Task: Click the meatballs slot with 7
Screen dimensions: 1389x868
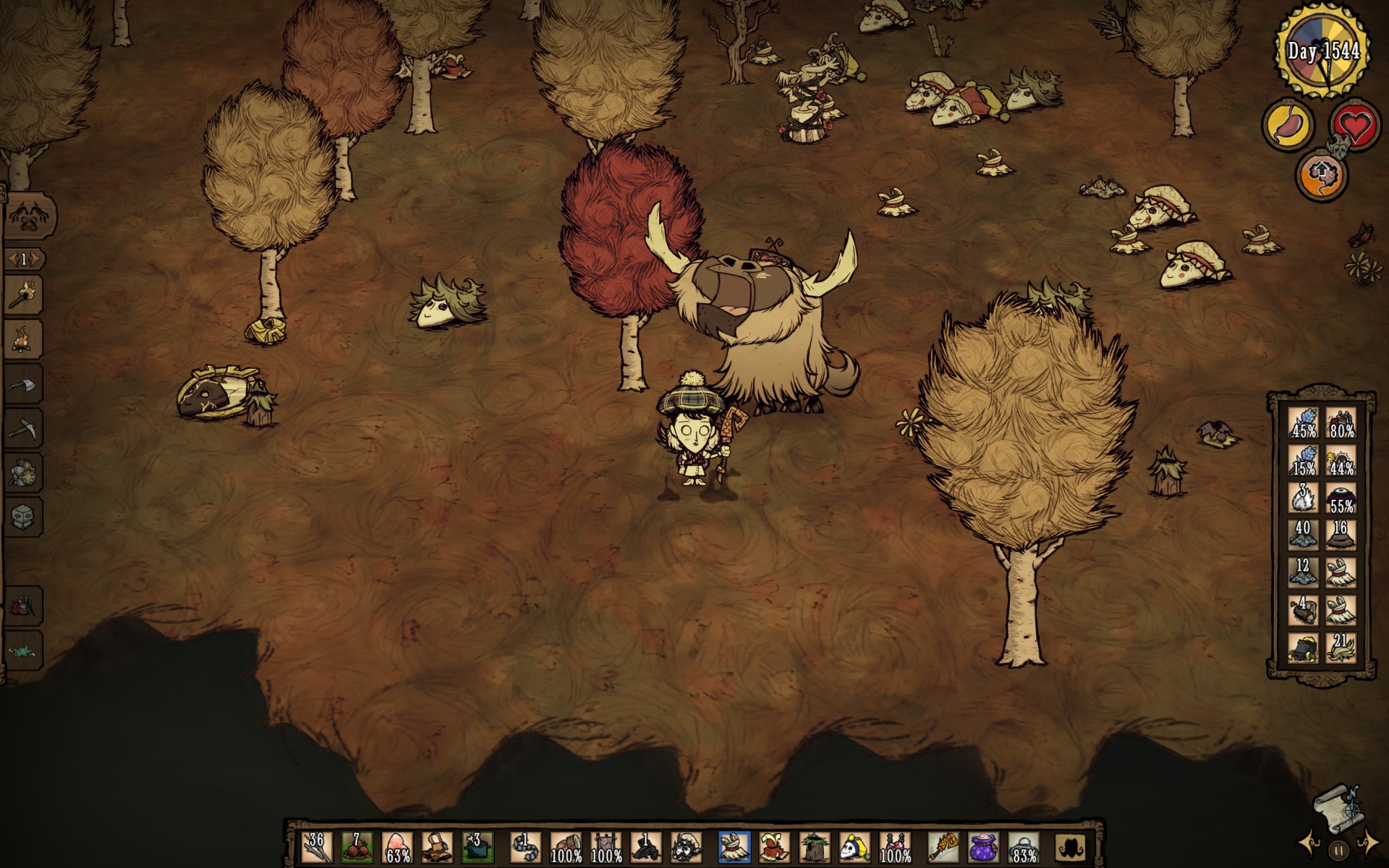Action: [x=356, y=846]
